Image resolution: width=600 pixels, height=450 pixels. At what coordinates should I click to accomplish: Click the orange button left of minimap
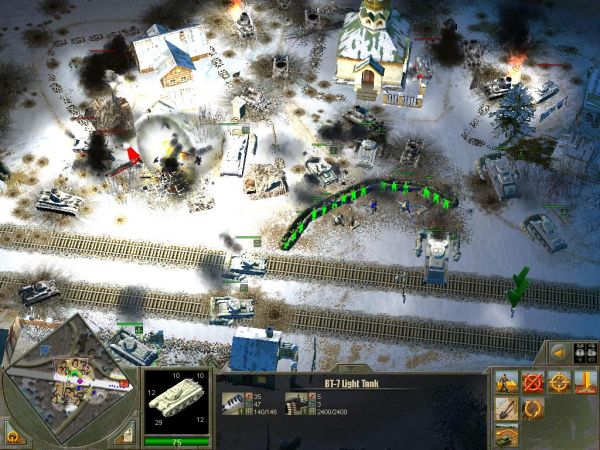point(15,436)
